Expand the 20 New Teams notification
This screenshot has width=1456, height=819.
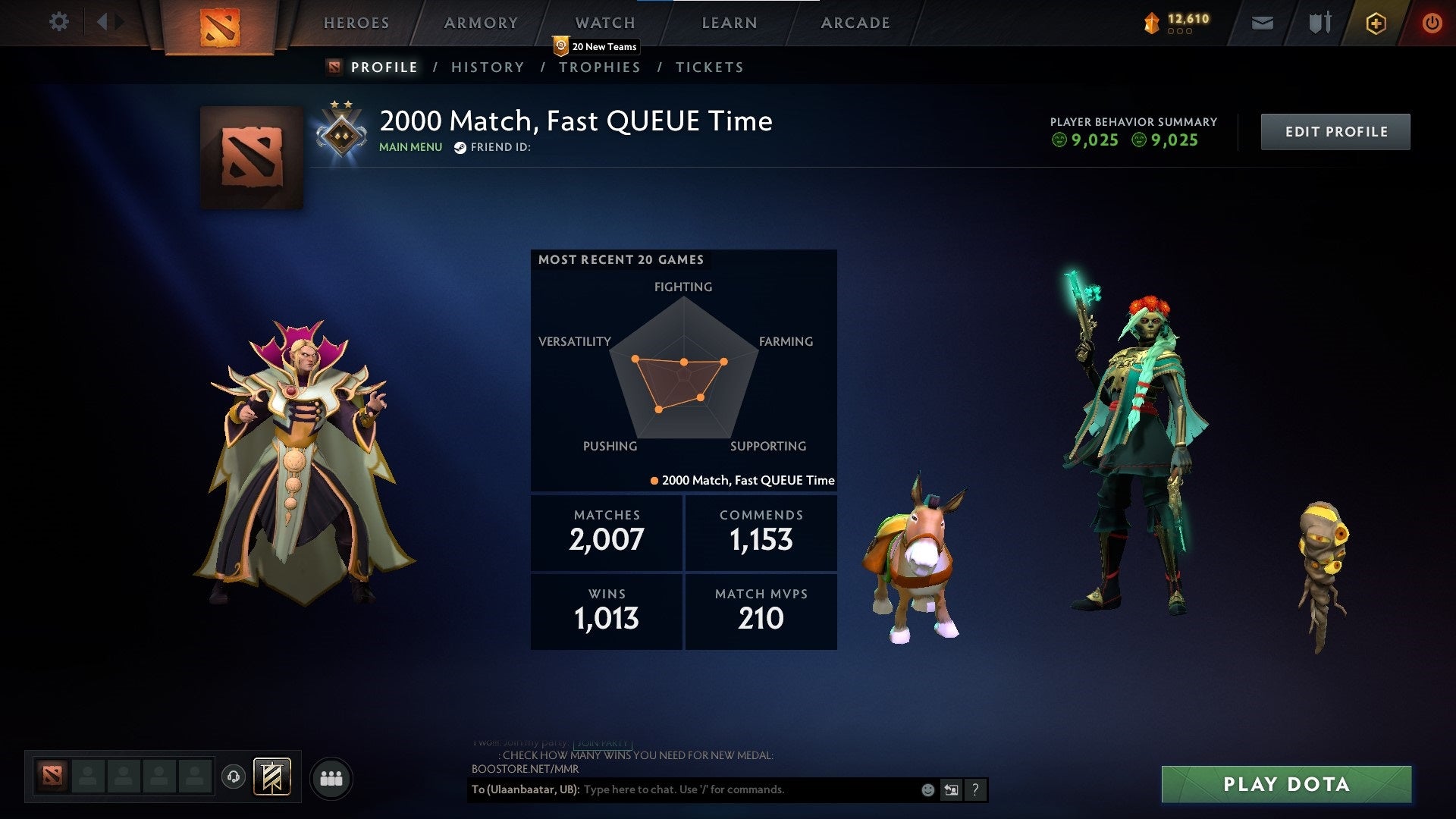tap(597, 46)
